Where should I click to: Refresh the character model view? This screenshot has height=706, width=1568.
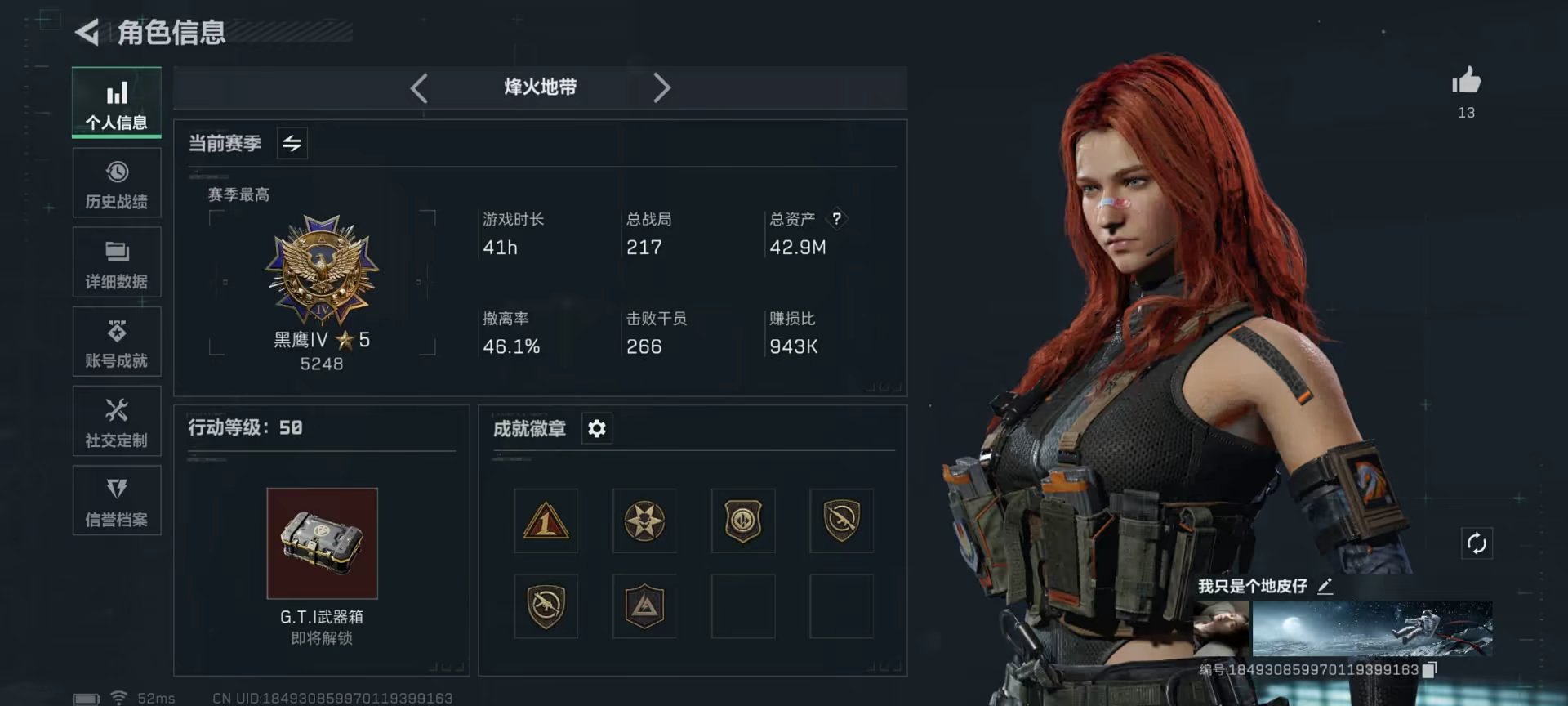1477,541
